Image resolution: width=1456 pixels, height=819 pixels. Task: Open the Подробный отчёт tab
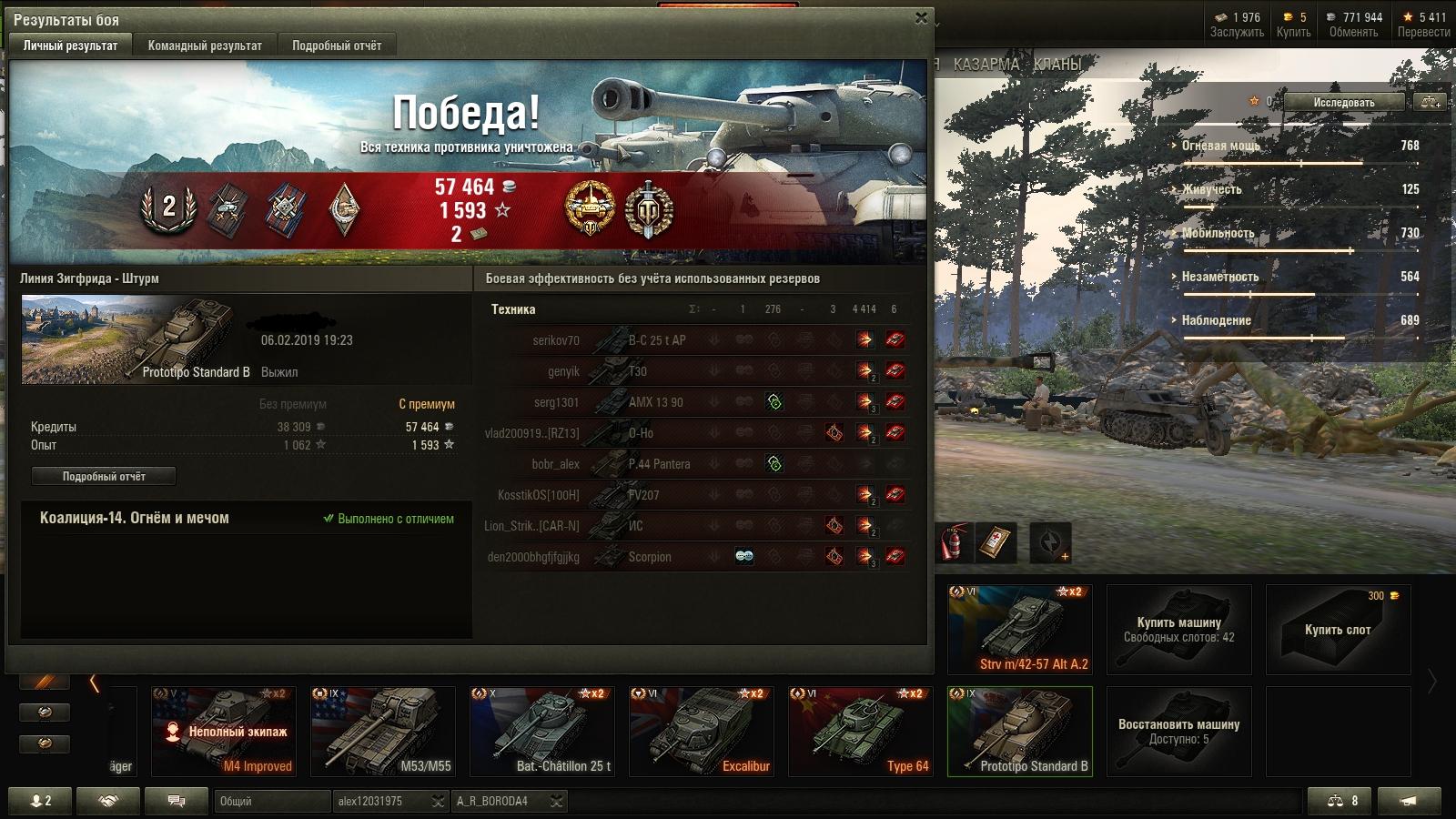point(337,45)
